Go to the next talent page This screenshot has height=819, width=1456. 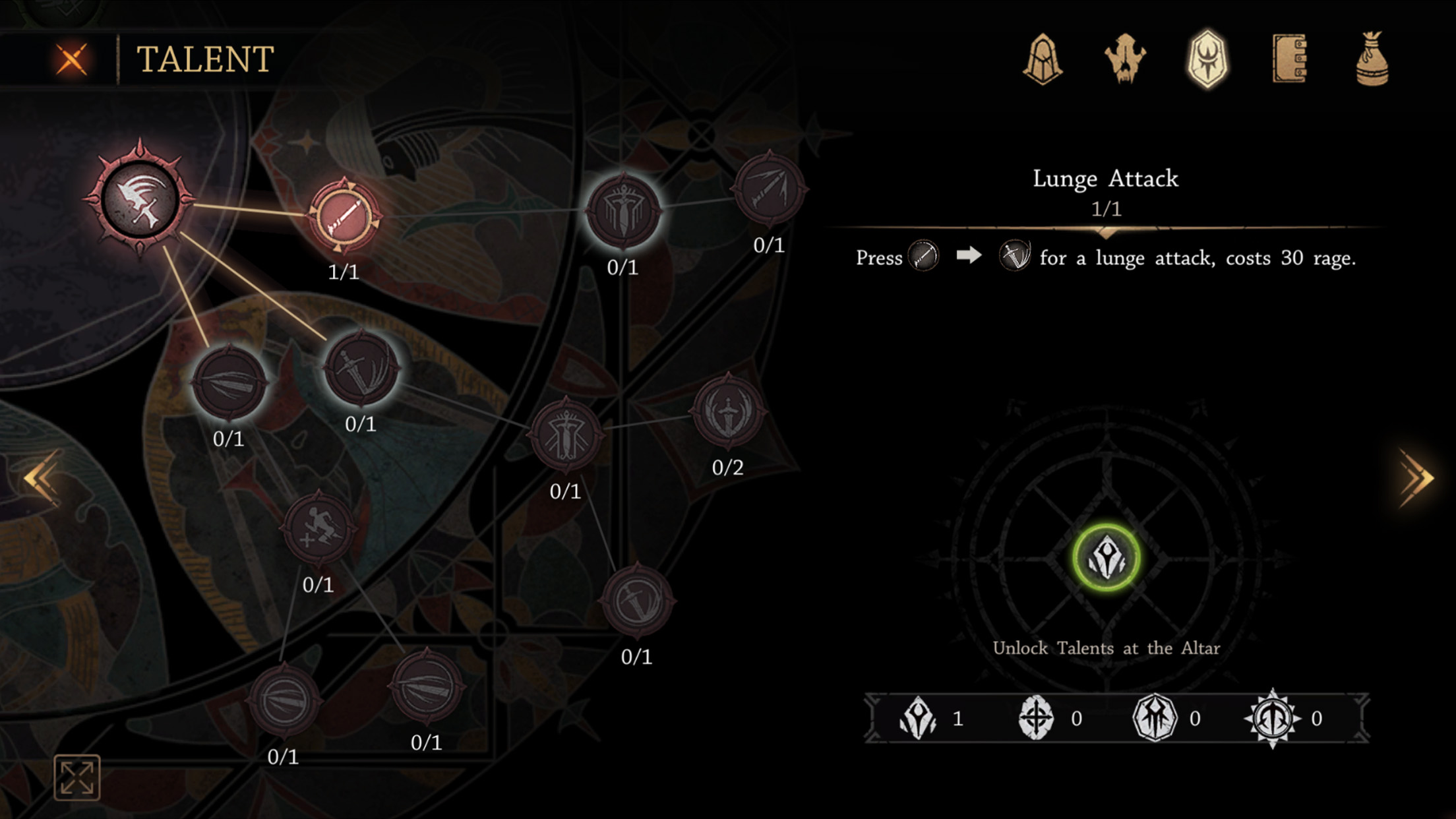coord(1415,479)
